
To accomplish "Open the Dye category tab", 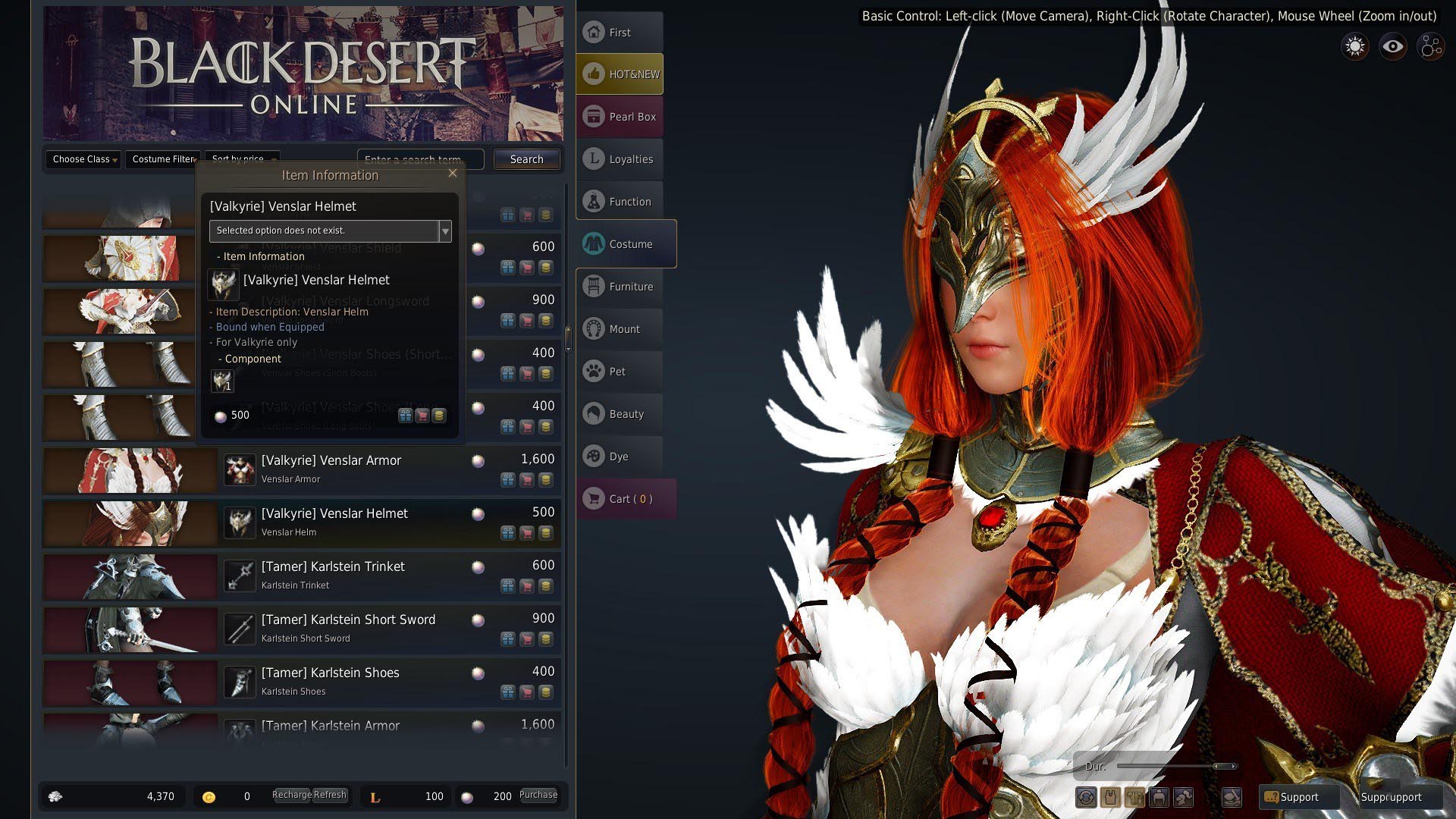I will [620, 457].
